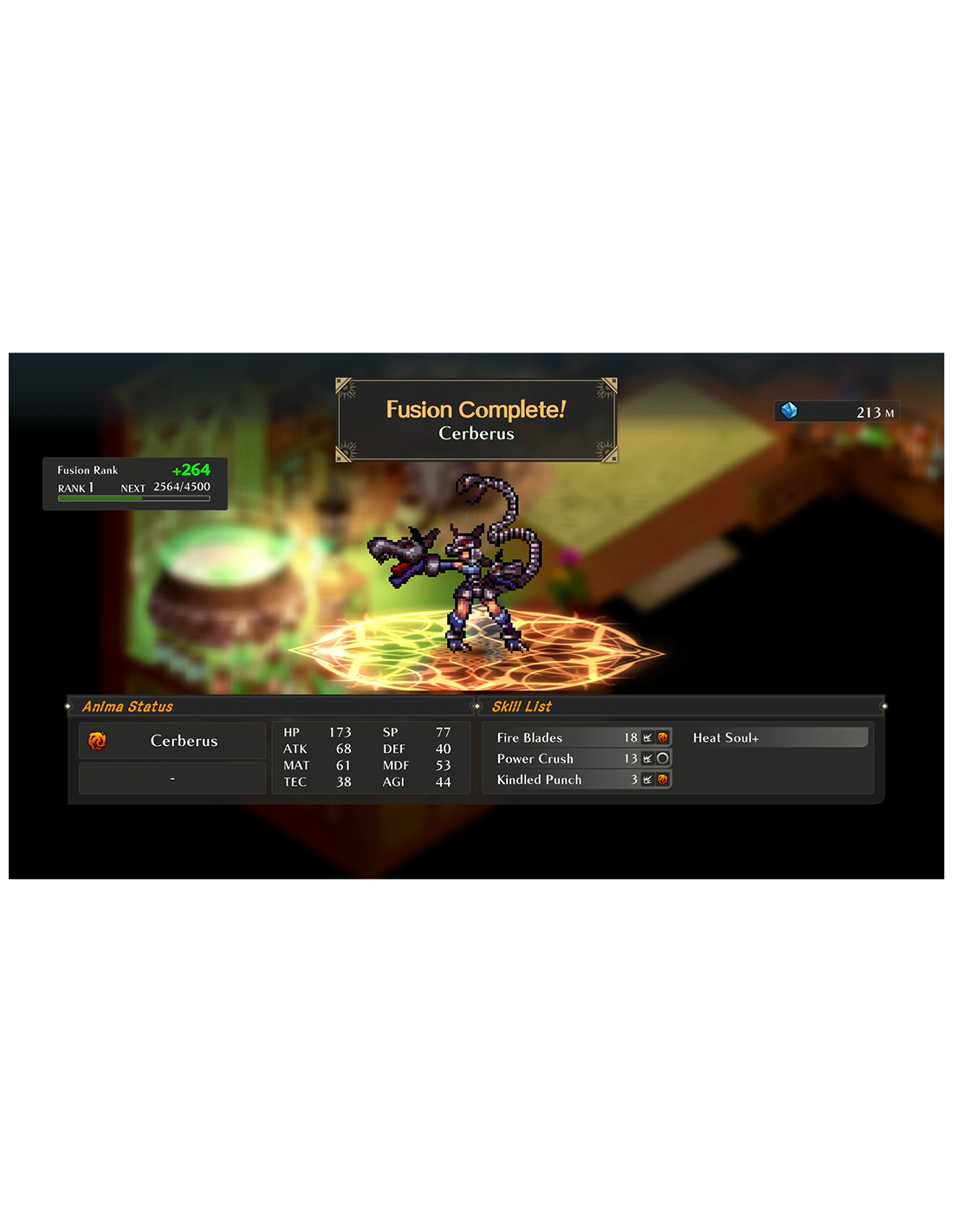Click the Cerberus anima name row
The width and height of the screenshot is (953, 1232).
pyautogui.click(x=172, y=742)
